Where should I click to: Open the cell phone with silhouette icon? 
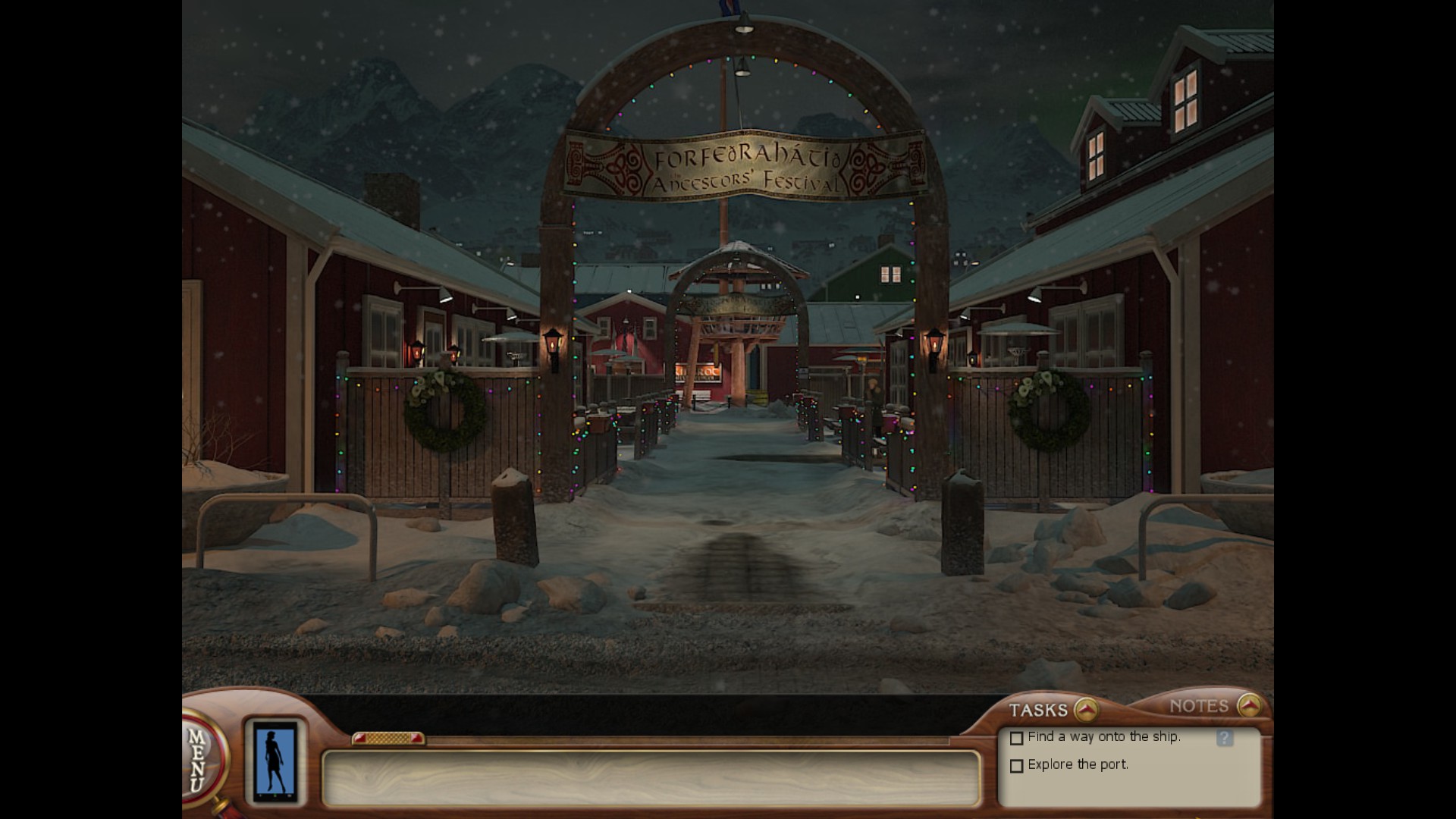pyautogui.click(x=275, y=761)
